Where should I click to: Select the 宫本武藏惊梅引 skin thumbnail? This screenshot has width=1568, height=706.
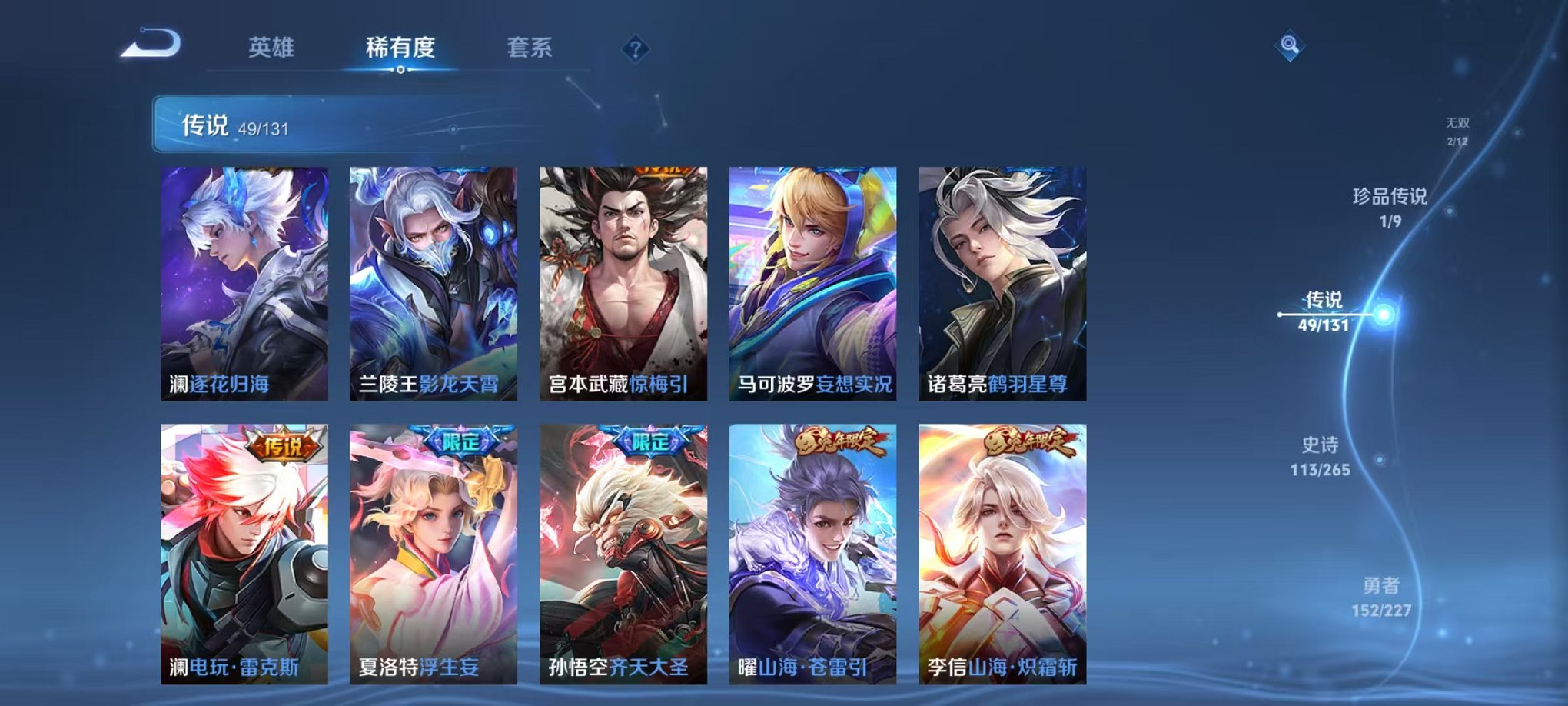(624, 285)
